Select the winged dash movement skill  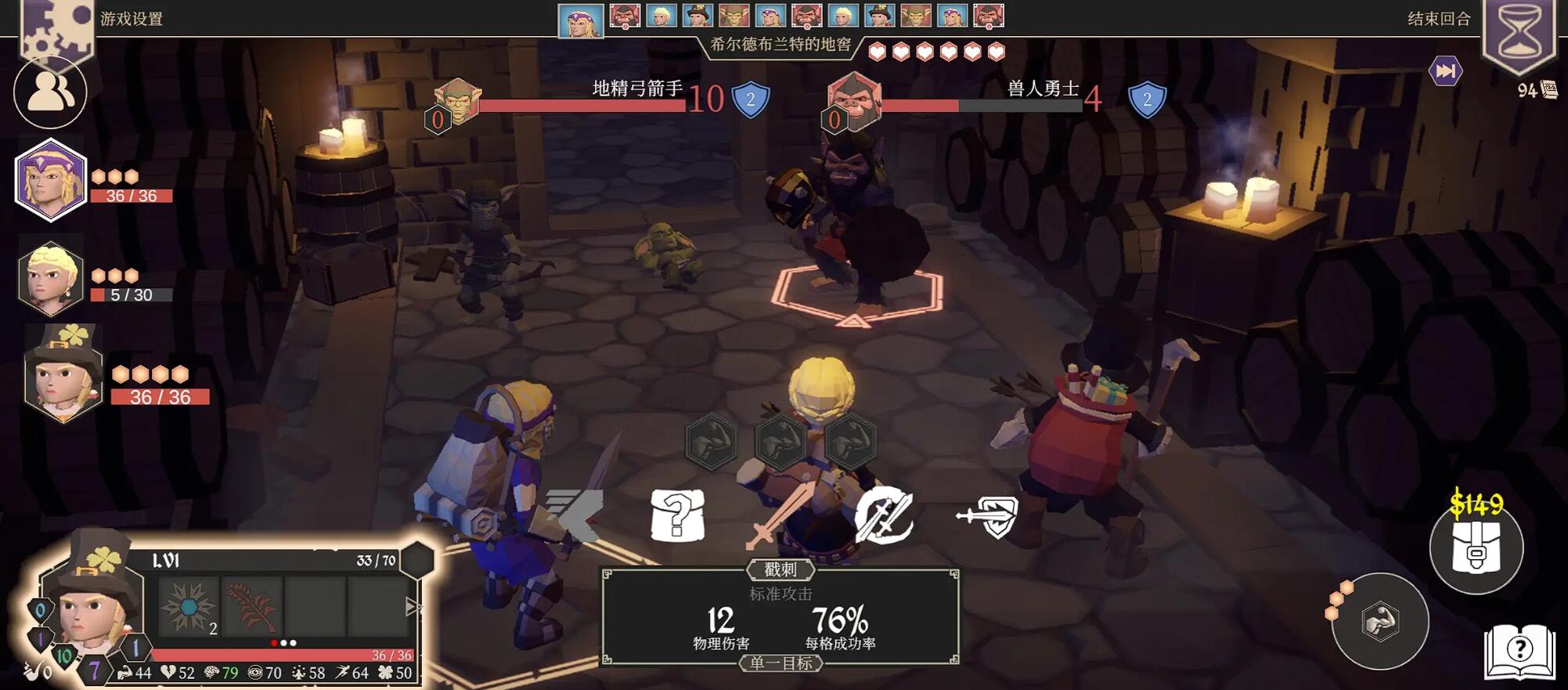click(x=575, y=513)
